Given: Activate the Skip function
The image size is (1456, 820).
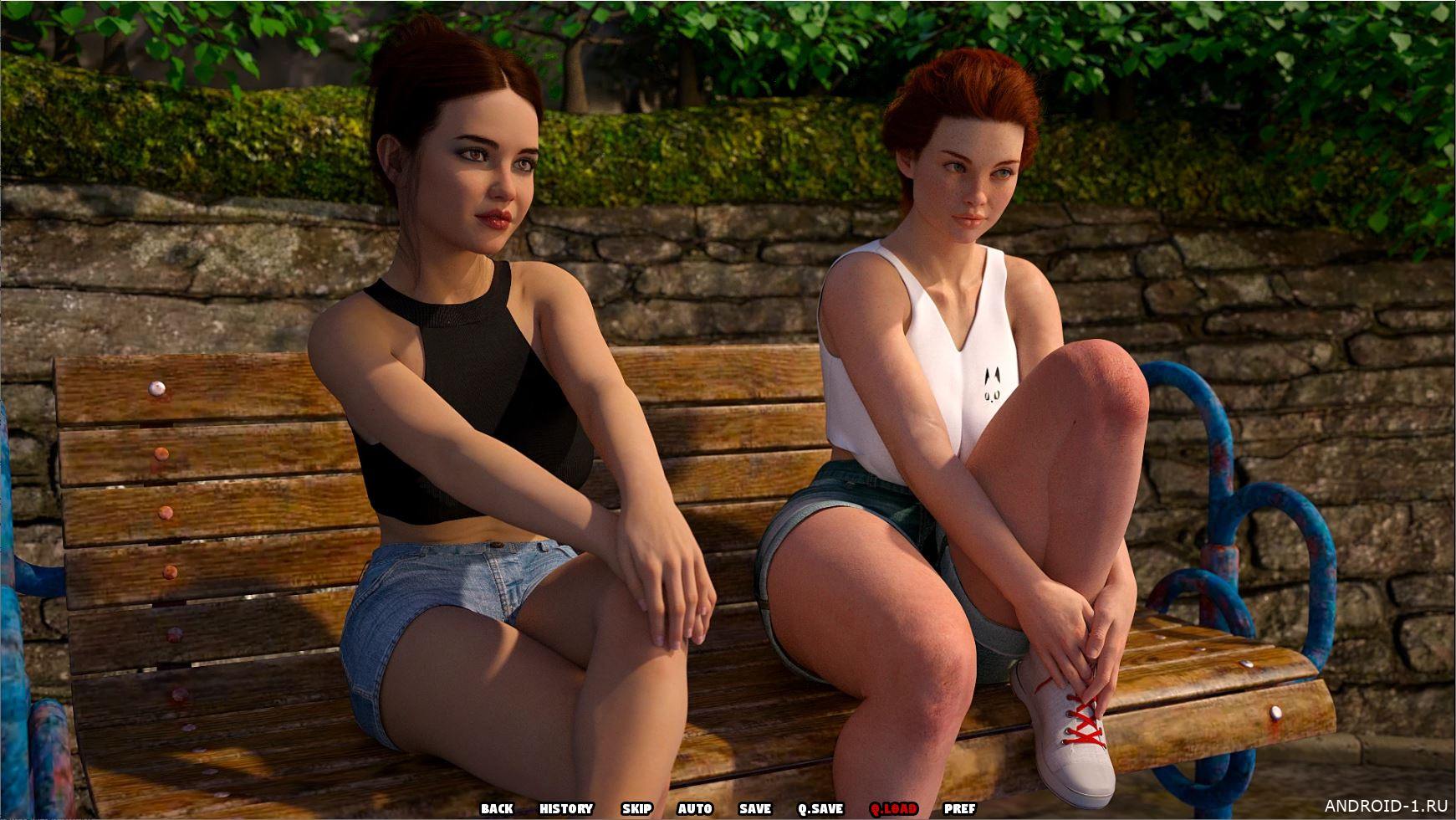Looking at the screenshot, I should [636, 808].
